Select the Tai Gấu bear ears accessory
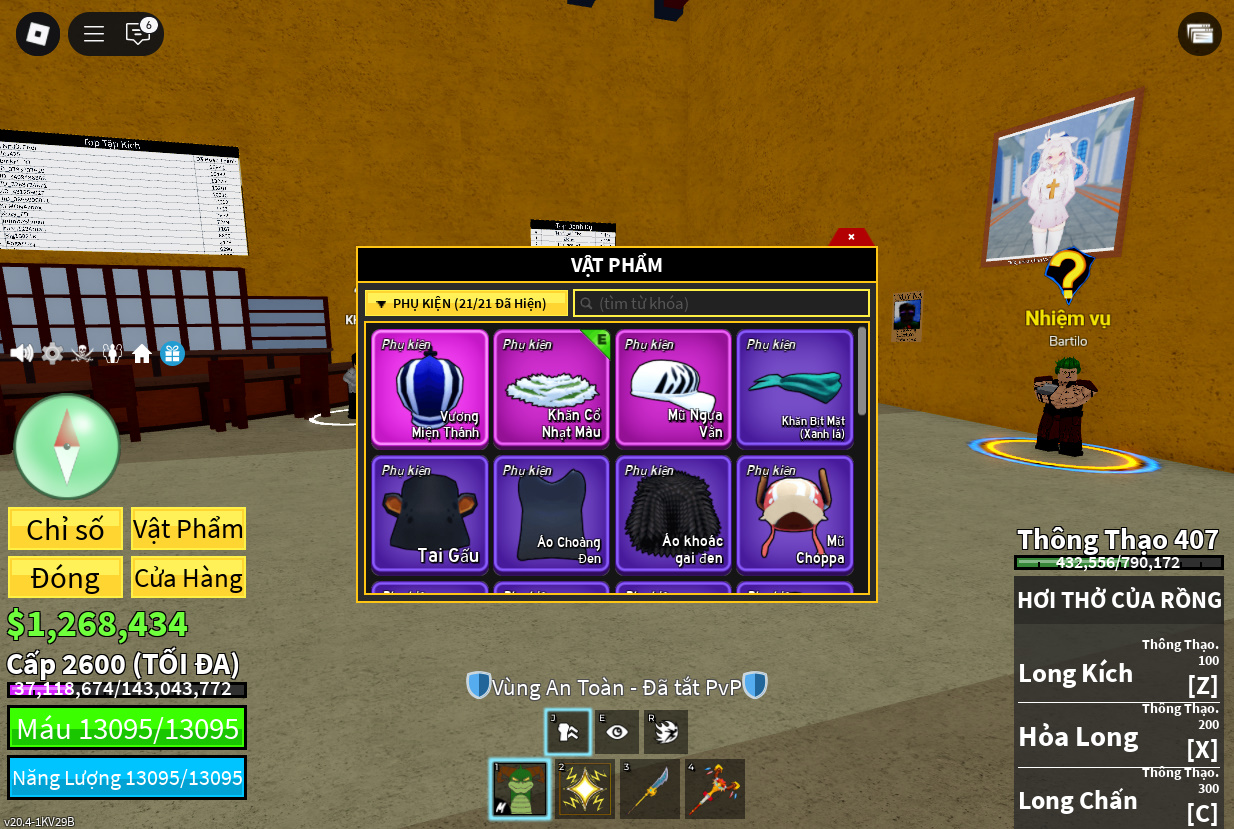This screenshot has width=1234, height=829. tap(430, 514)
